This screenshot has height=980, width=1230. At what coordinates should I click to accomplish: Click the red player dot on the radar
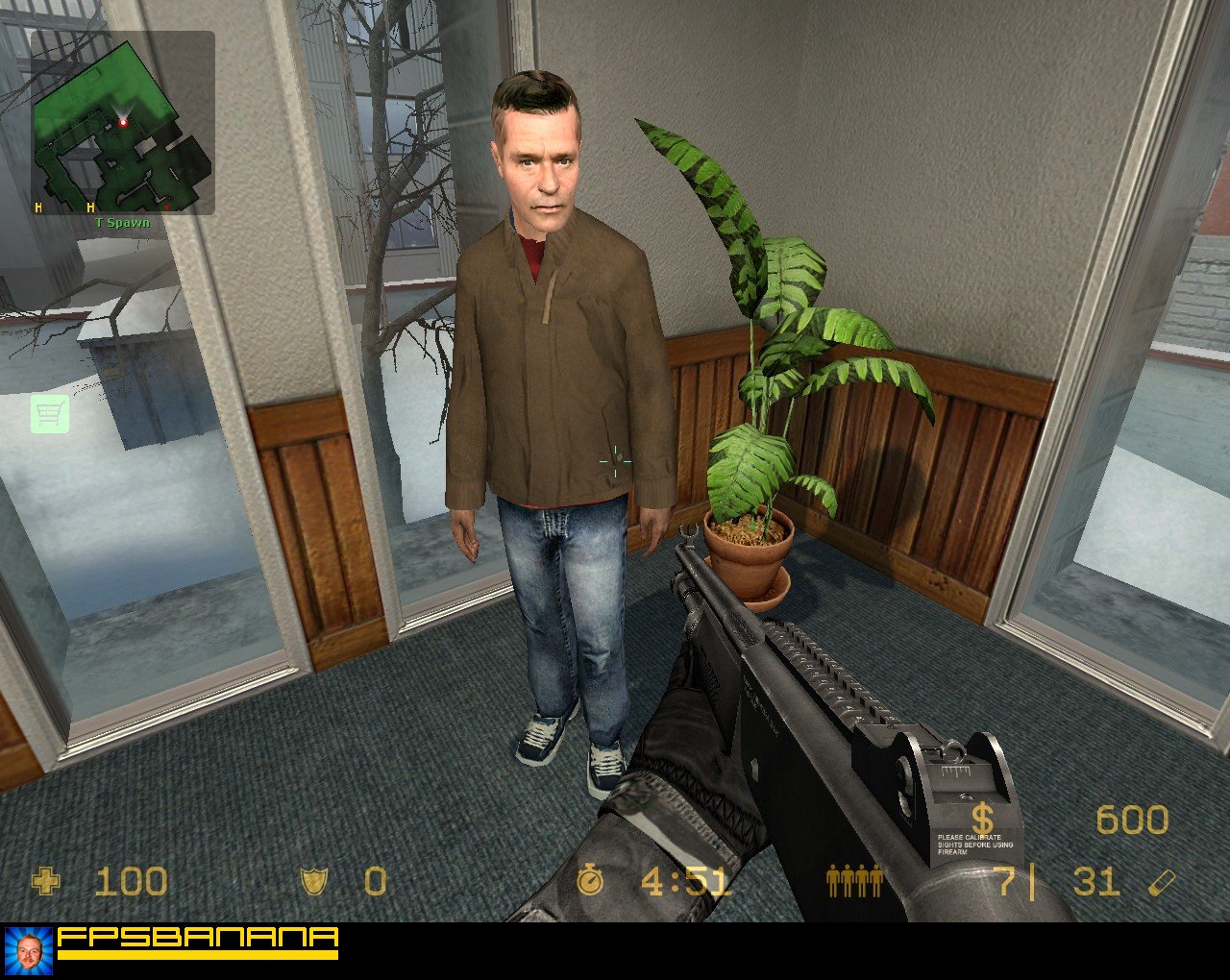click(x=125, y=121)
